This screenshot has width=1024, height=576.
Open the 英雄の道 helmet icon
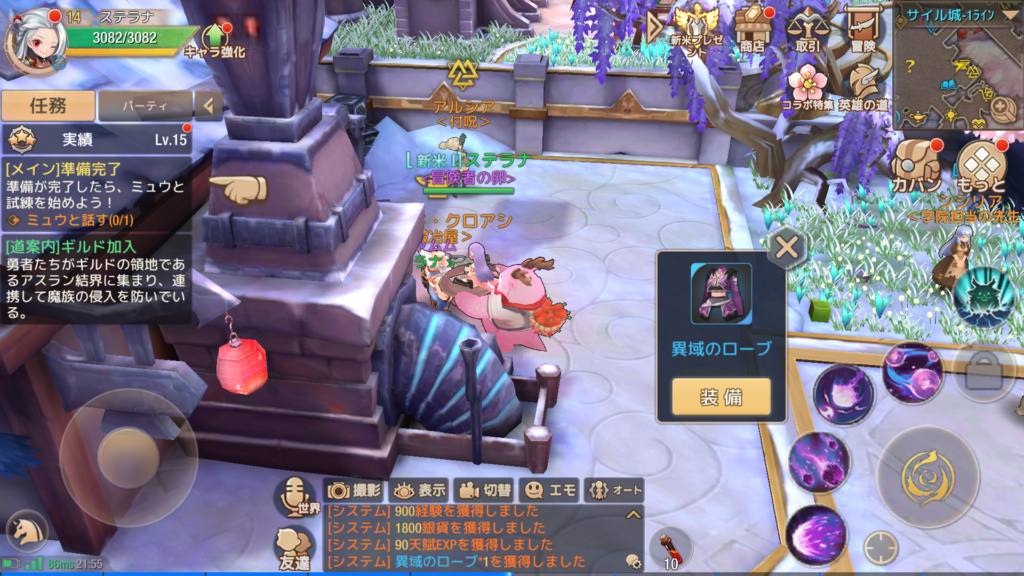pyautogui.click(x=862, y=86)
